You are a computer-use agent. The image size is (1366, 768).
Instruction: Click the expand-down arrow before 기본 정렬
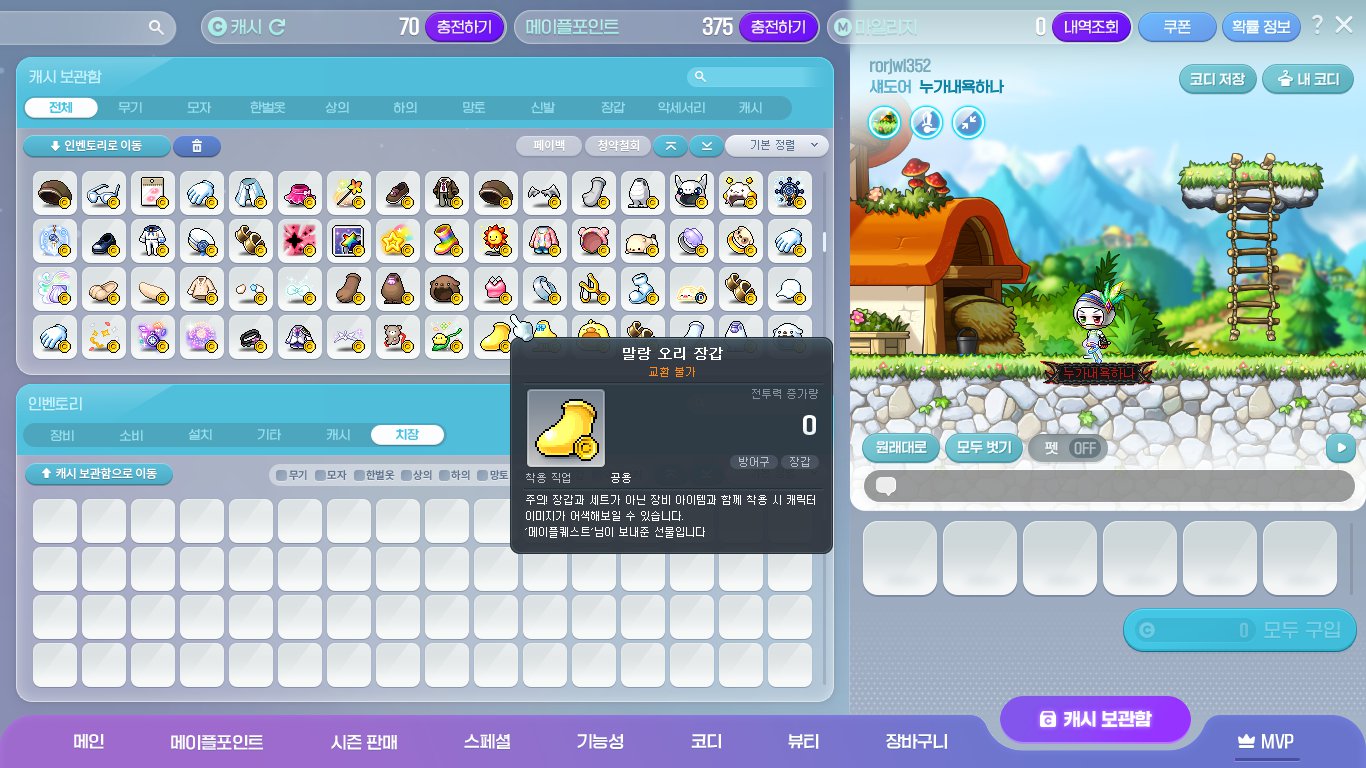(x=706, y=146)
